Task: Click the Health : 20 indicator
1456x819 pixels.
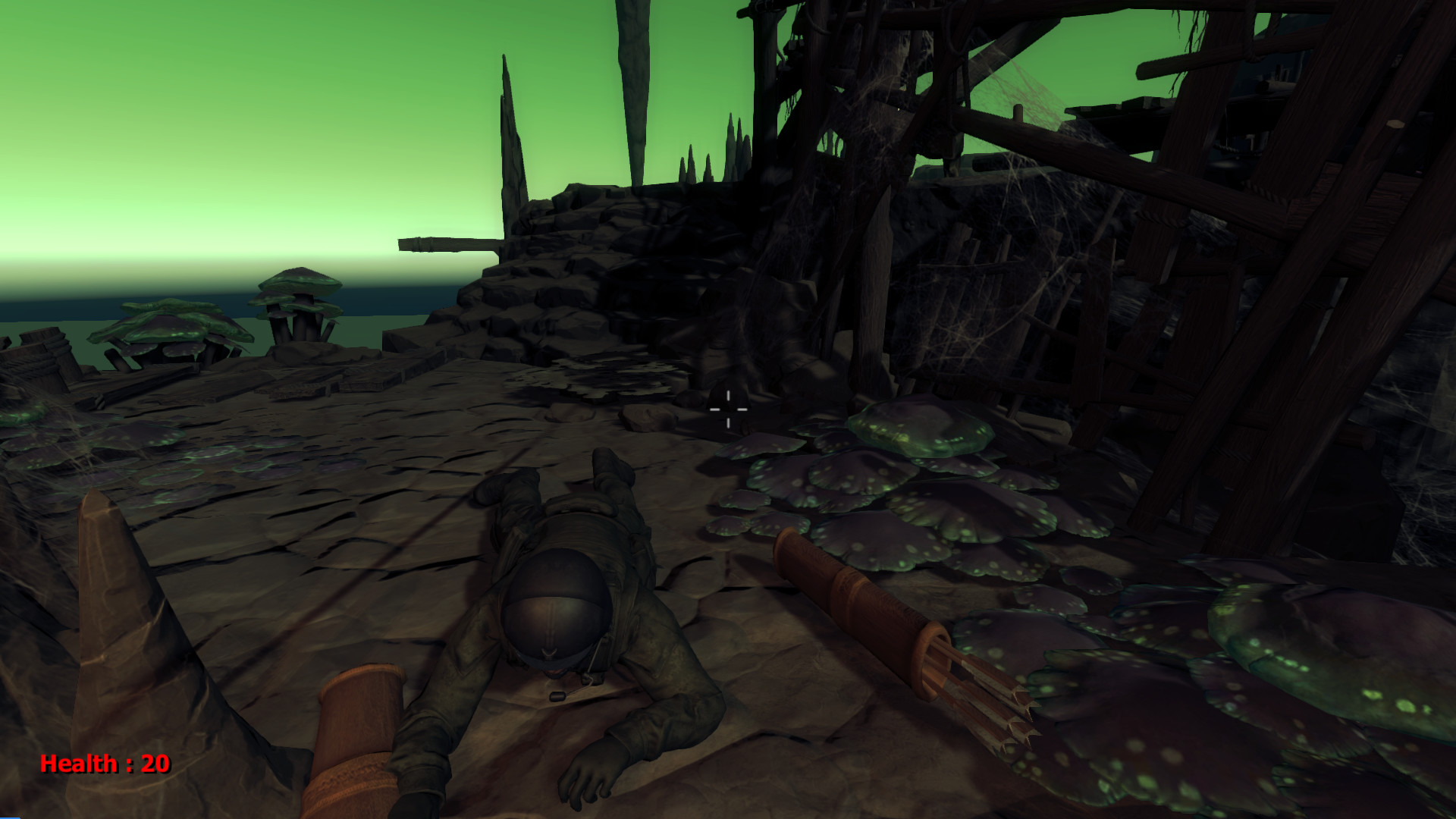Action: point(105,766)
